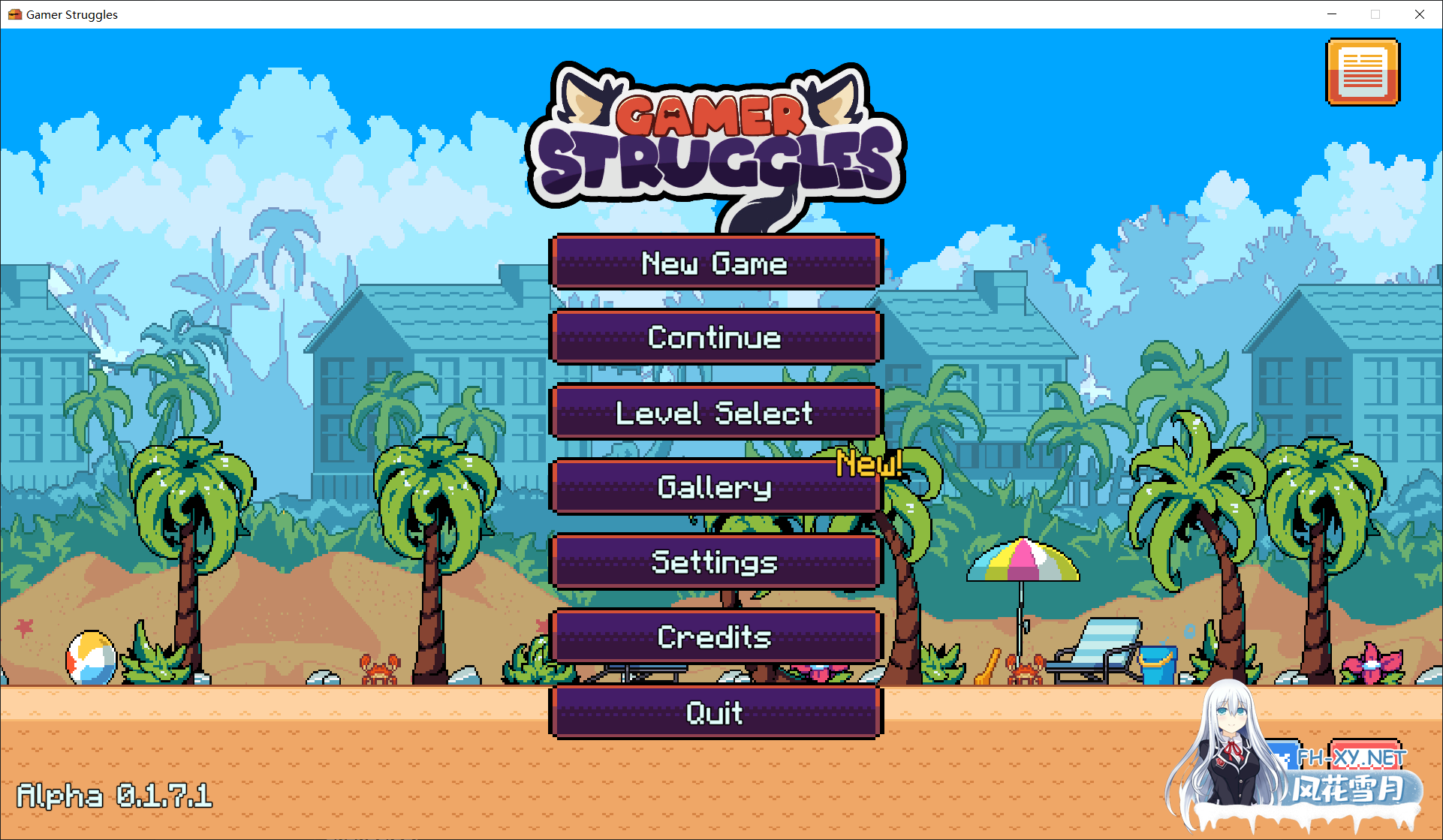
Task: Continue your saved progress
Action: (x=715, y=337)
